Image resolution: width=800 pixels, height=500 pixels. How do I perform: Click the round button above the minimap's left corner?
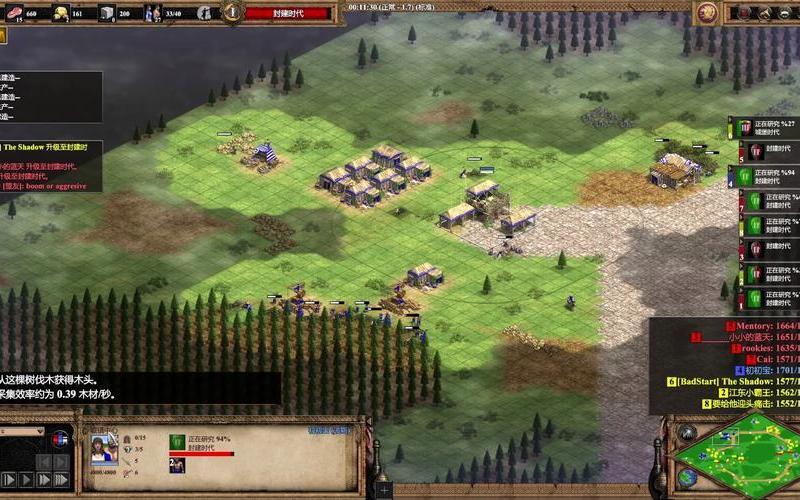[x=686, y=431]
